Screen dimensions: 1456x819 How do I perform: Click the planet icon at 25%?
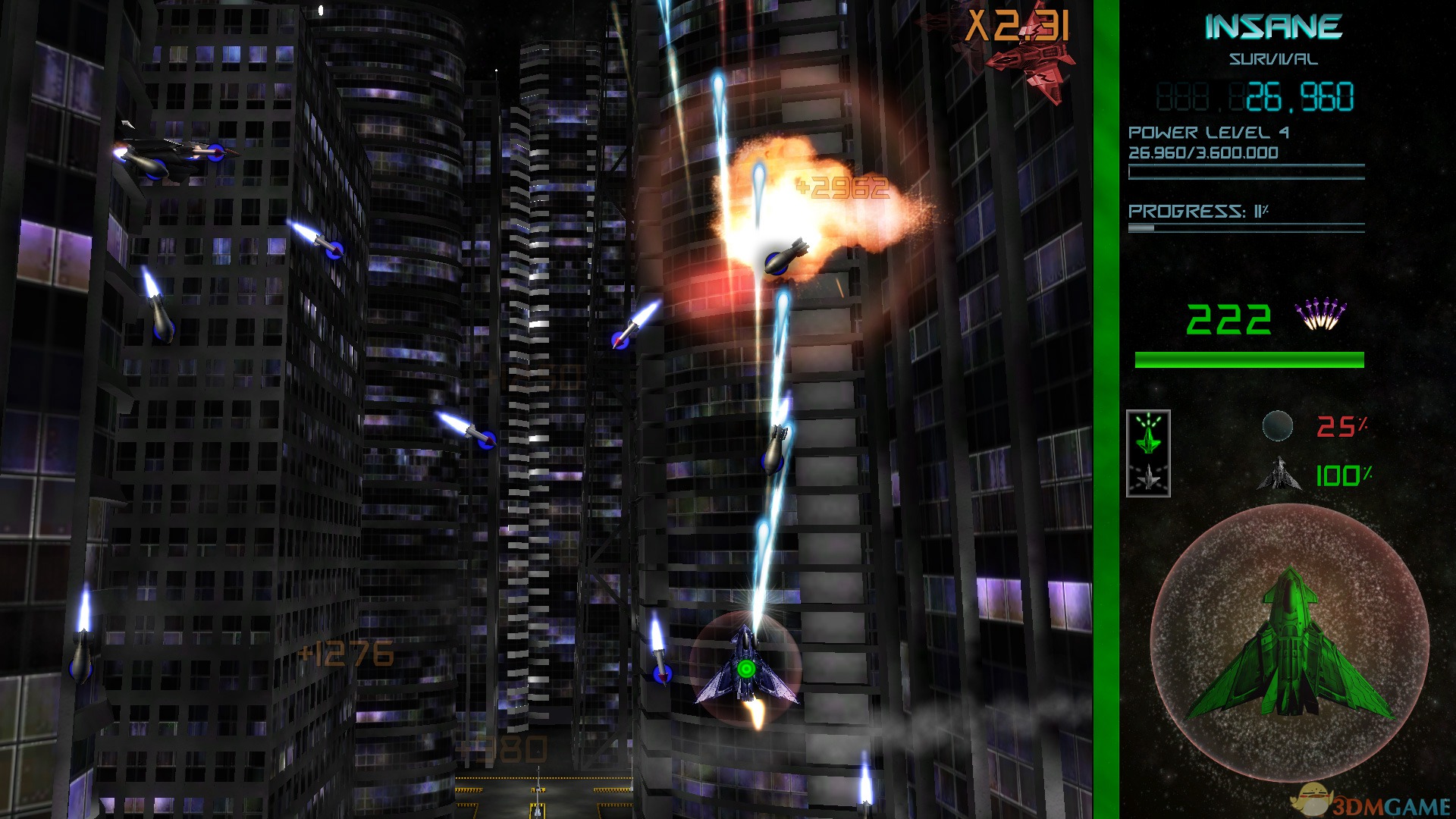click(x=1279, y=426)
